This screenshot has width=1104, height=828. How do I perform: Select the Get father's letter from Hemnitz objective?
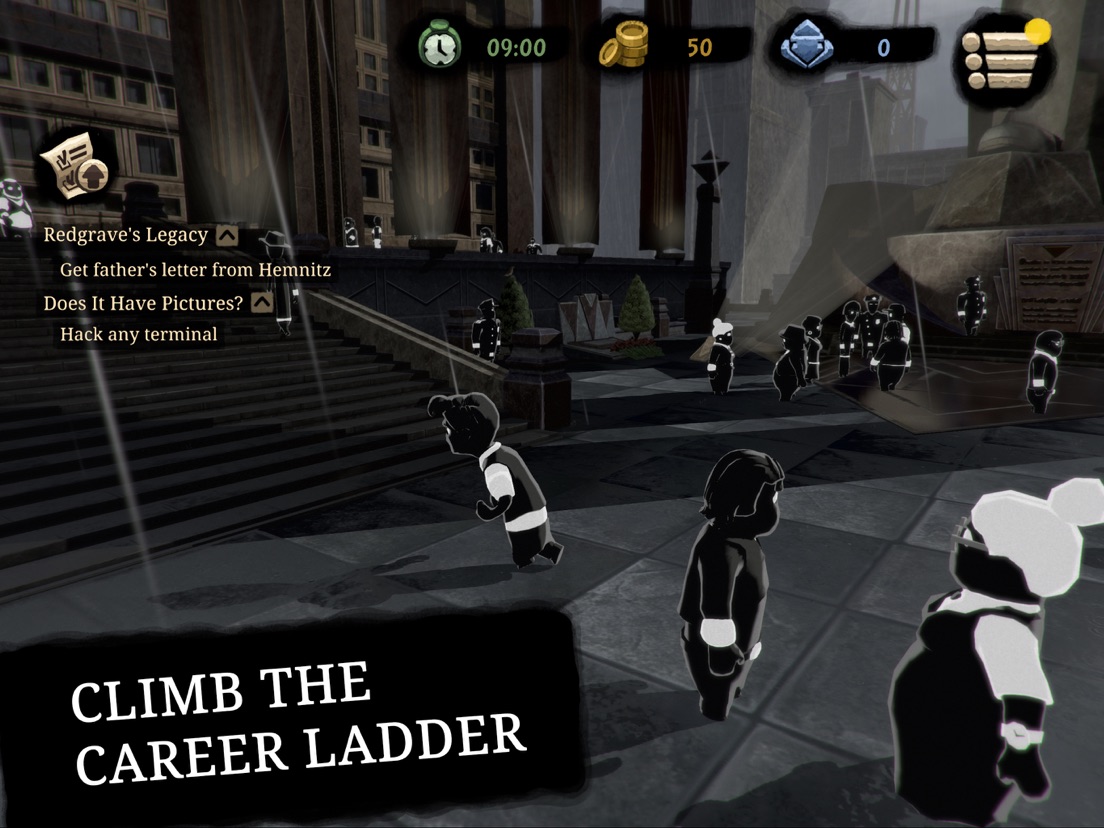pos(195,269)
